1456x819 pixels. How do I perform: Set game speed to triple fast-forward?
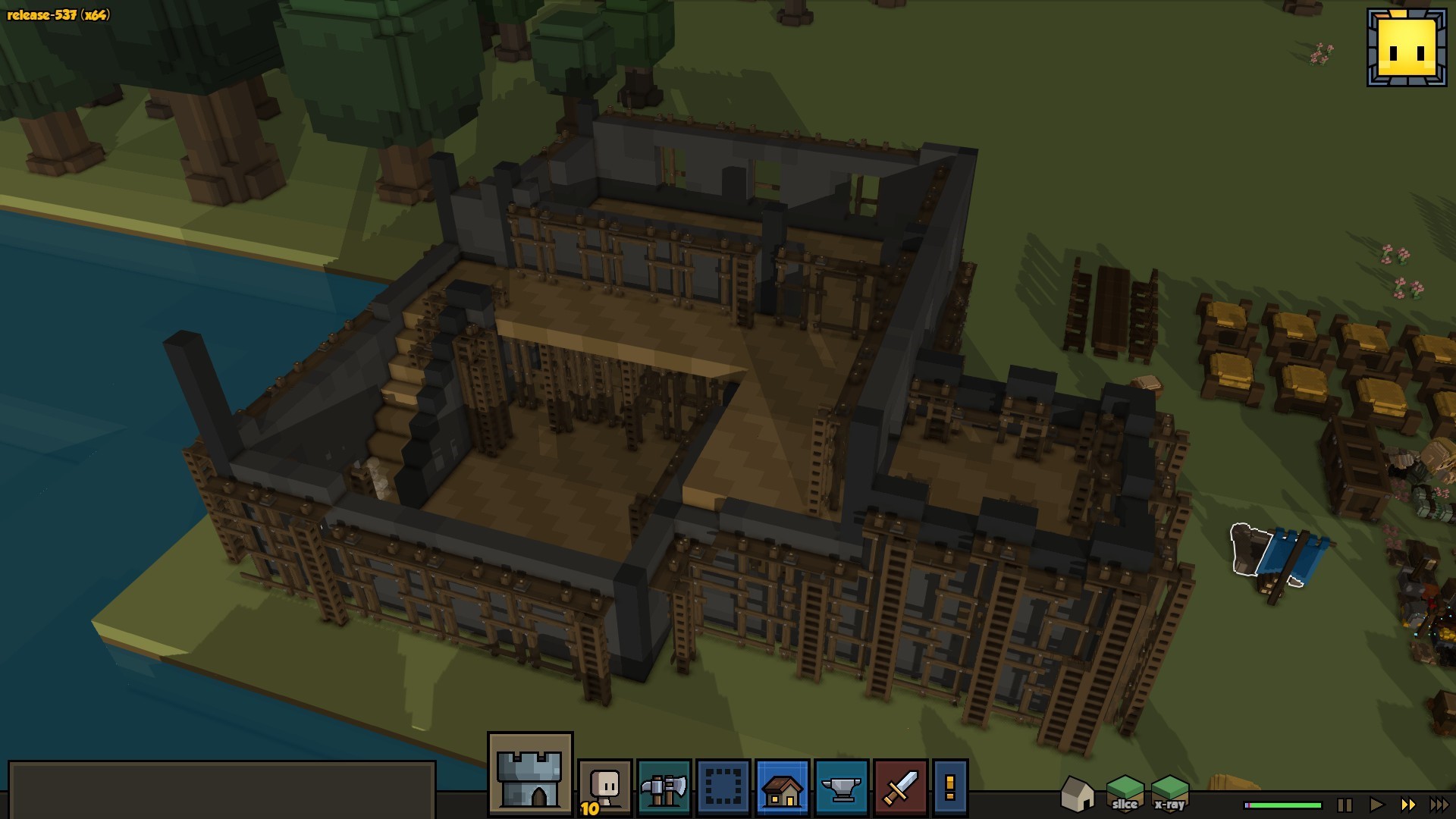point(1439,805)
